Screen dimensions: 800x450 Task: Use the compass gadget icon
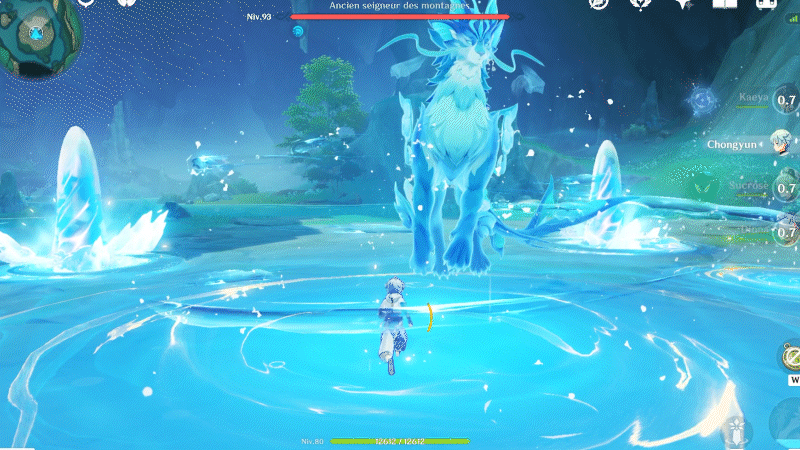click(791, 358)
